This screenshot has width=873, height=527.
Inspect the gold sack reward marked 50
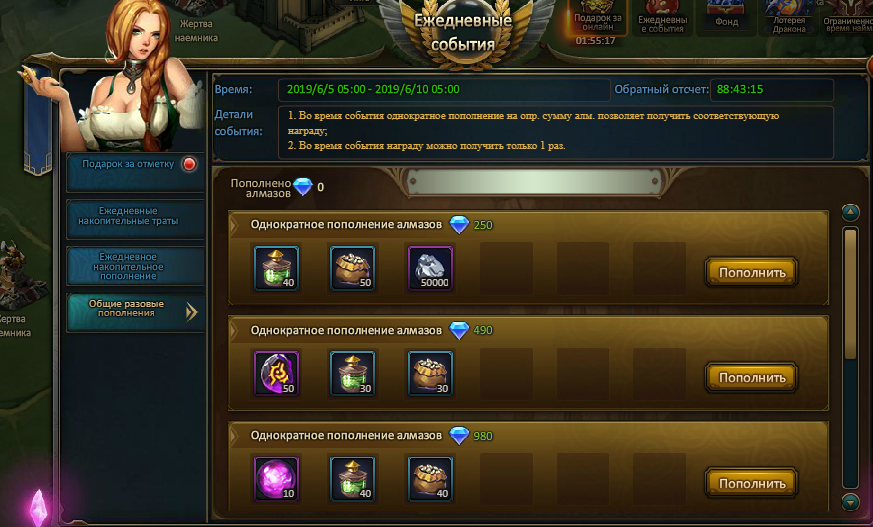tap(352, 268)
